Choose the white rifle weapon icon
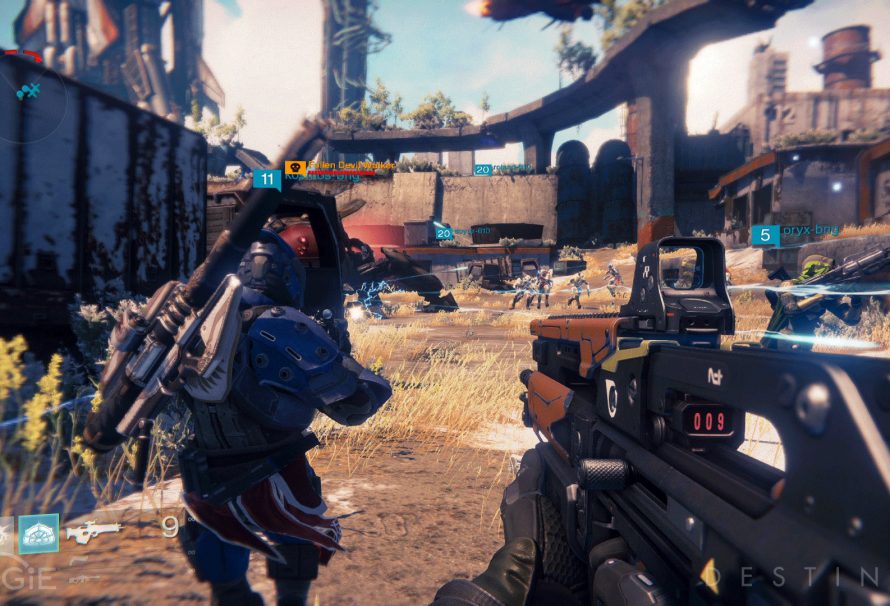Screen dimensions: 890x606 [94, 532]
